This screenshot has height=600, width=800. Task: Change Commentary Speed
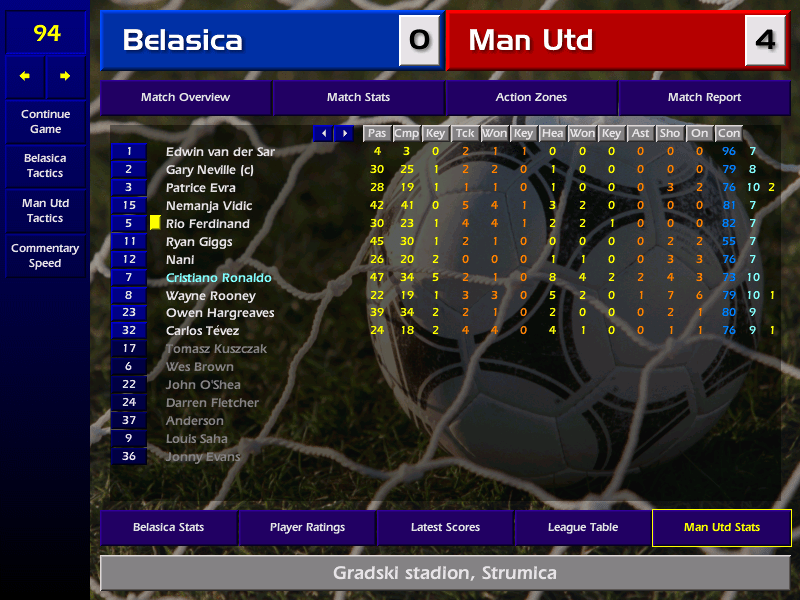(x=45, y=256)
